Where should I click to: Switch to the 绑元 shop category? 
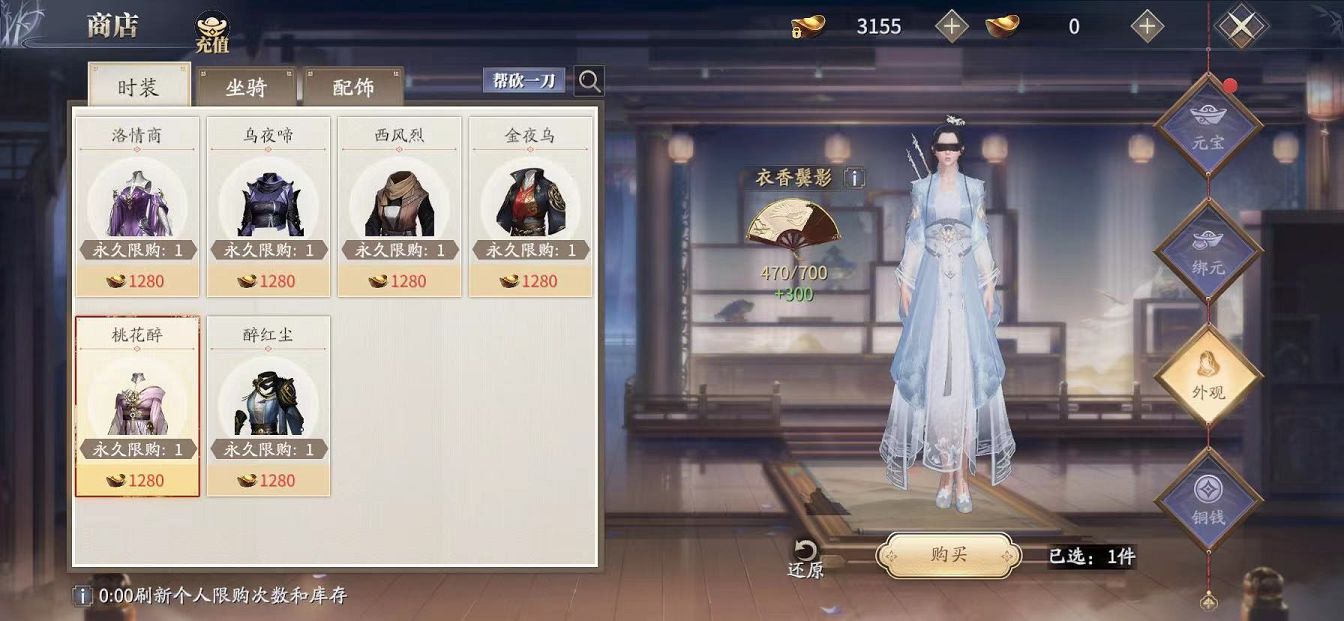[x=1208, y=252]
